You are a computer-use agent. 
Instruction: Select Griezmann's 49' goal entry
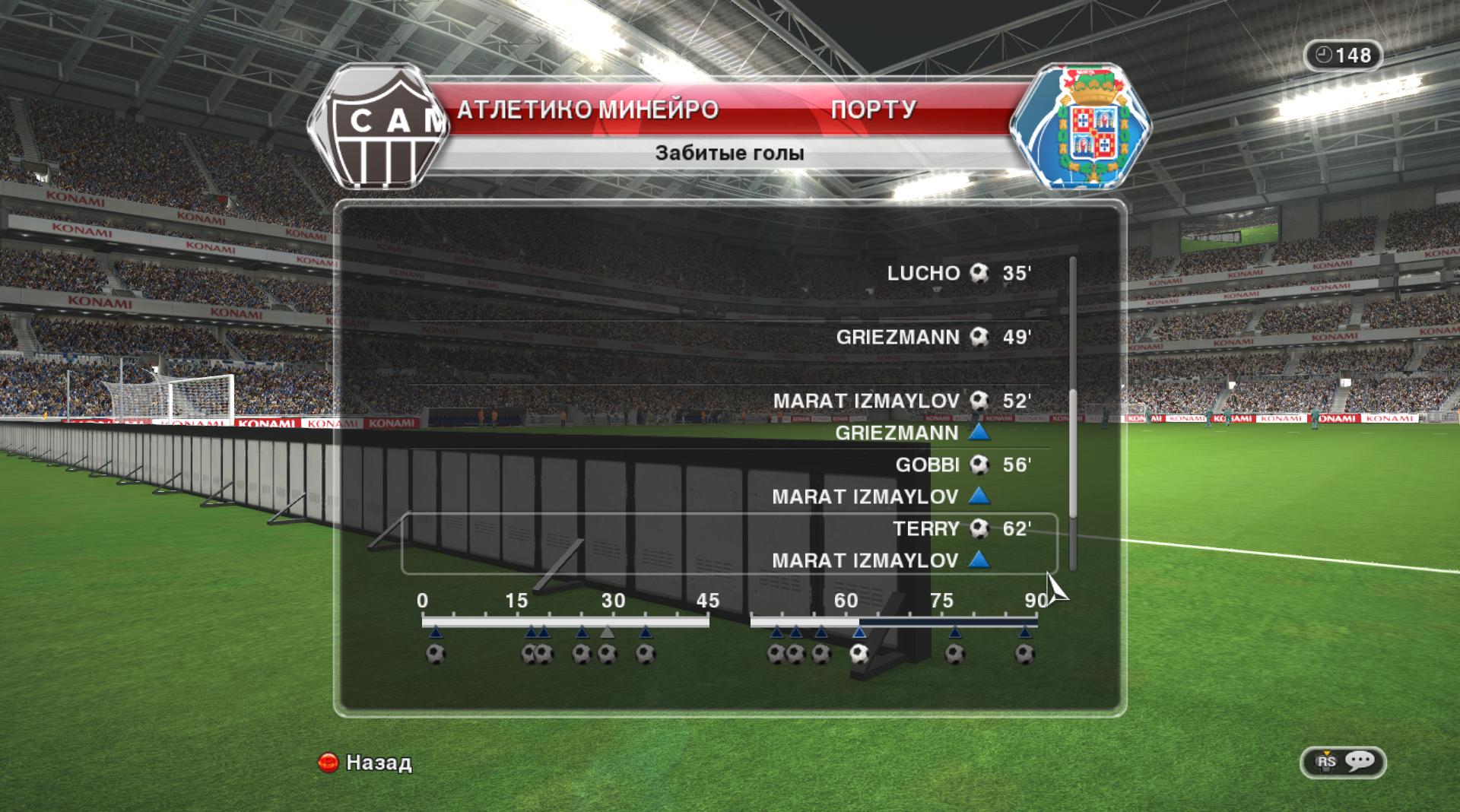933,338
